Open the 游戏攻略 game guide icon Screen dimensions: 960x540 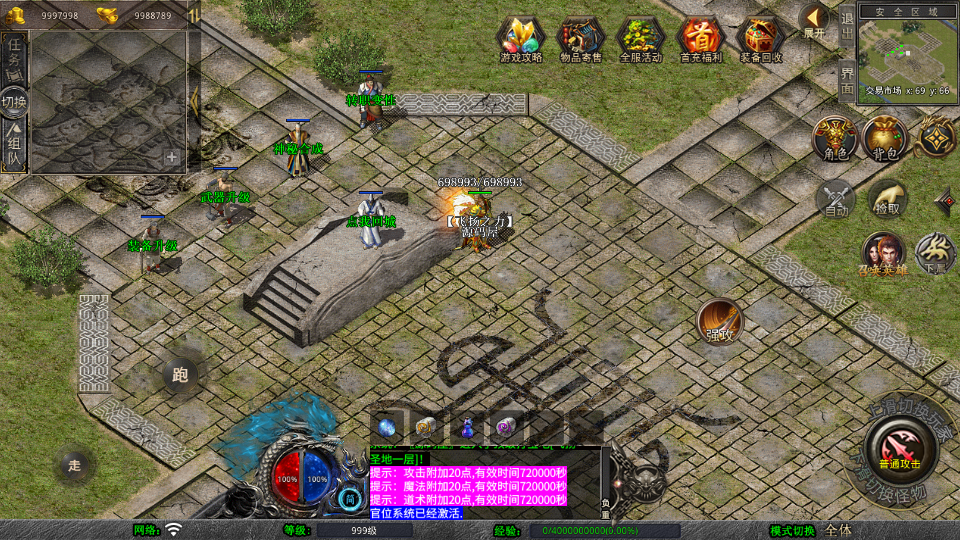click(521, 39)
